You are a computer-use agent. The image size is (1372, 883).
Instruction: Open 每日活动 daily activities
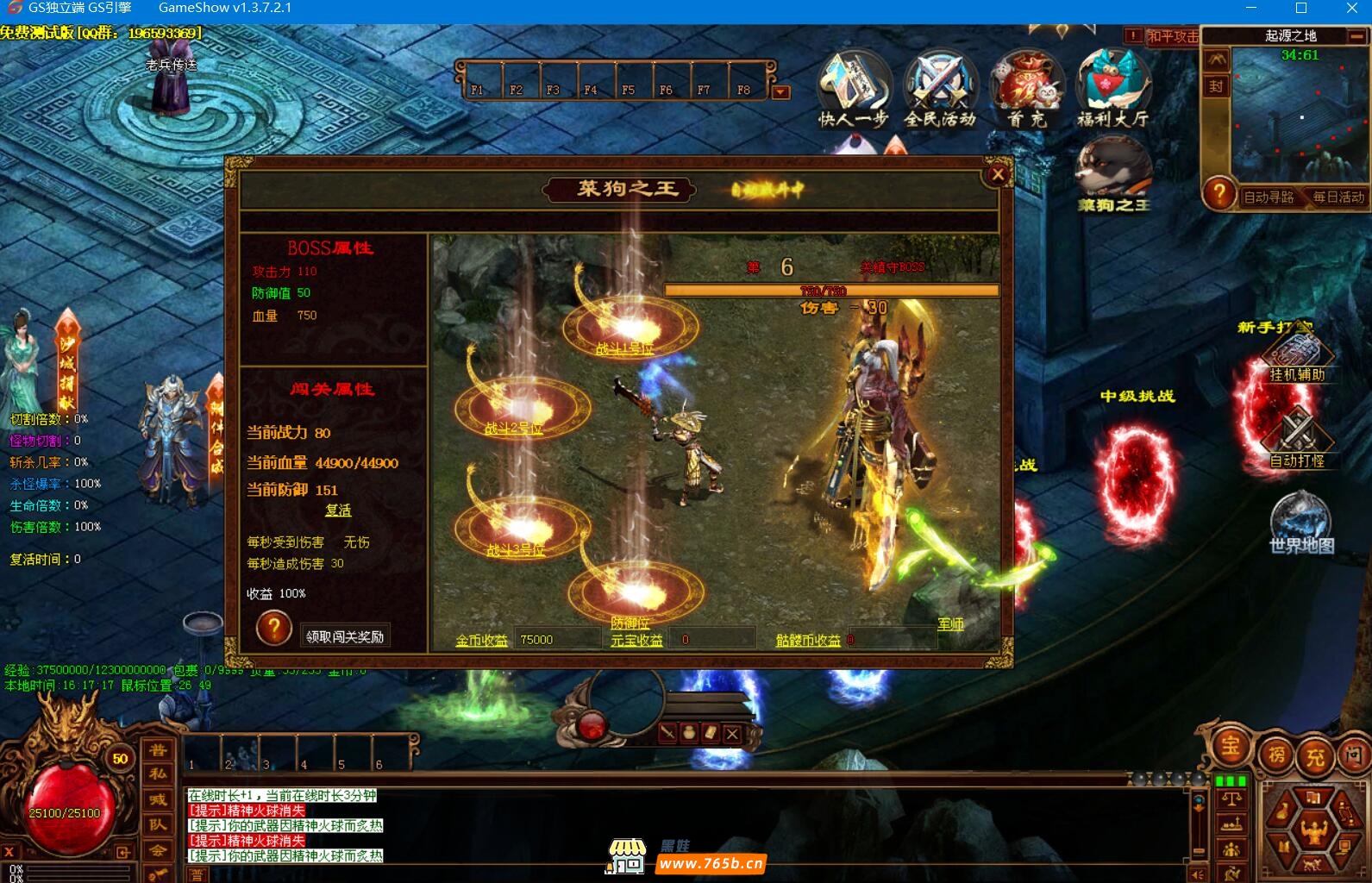click(x=1338, y=197)
